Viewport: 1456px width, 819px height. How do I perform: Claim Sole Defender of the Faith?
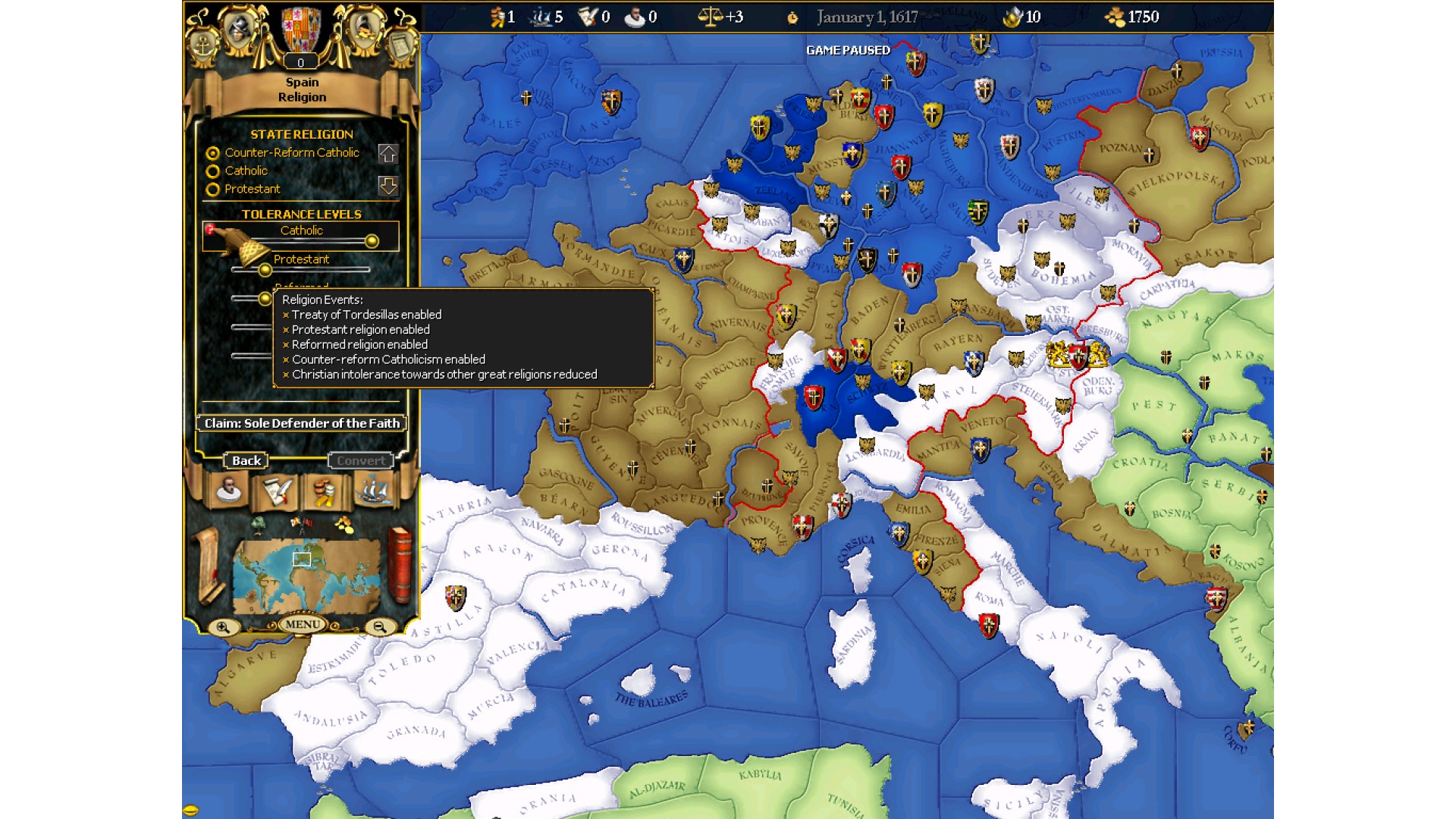point(302,423)
